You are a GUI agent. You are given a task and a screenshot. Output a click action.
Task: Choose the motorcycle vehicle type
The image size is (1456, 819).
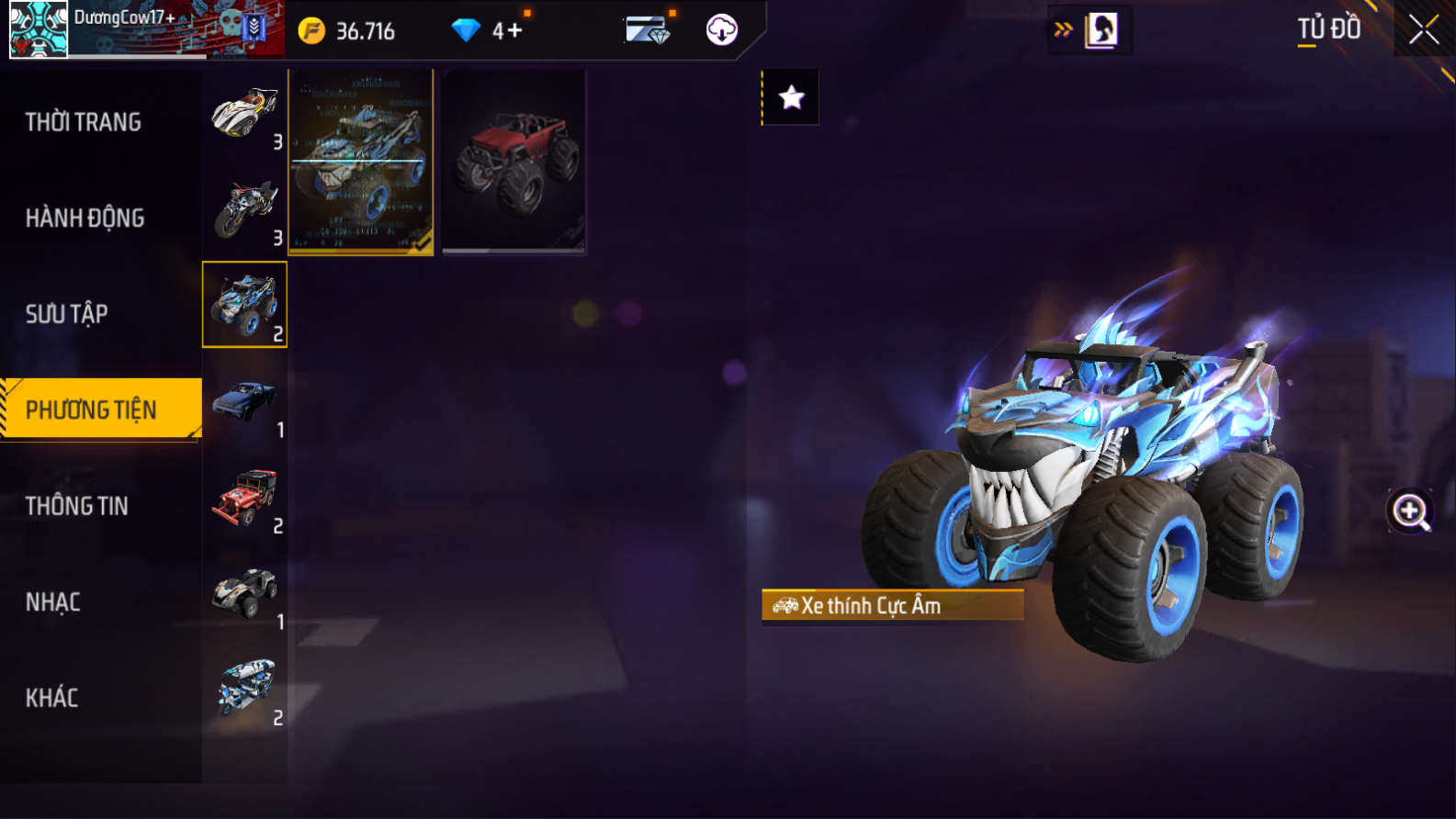coord(245,209)
